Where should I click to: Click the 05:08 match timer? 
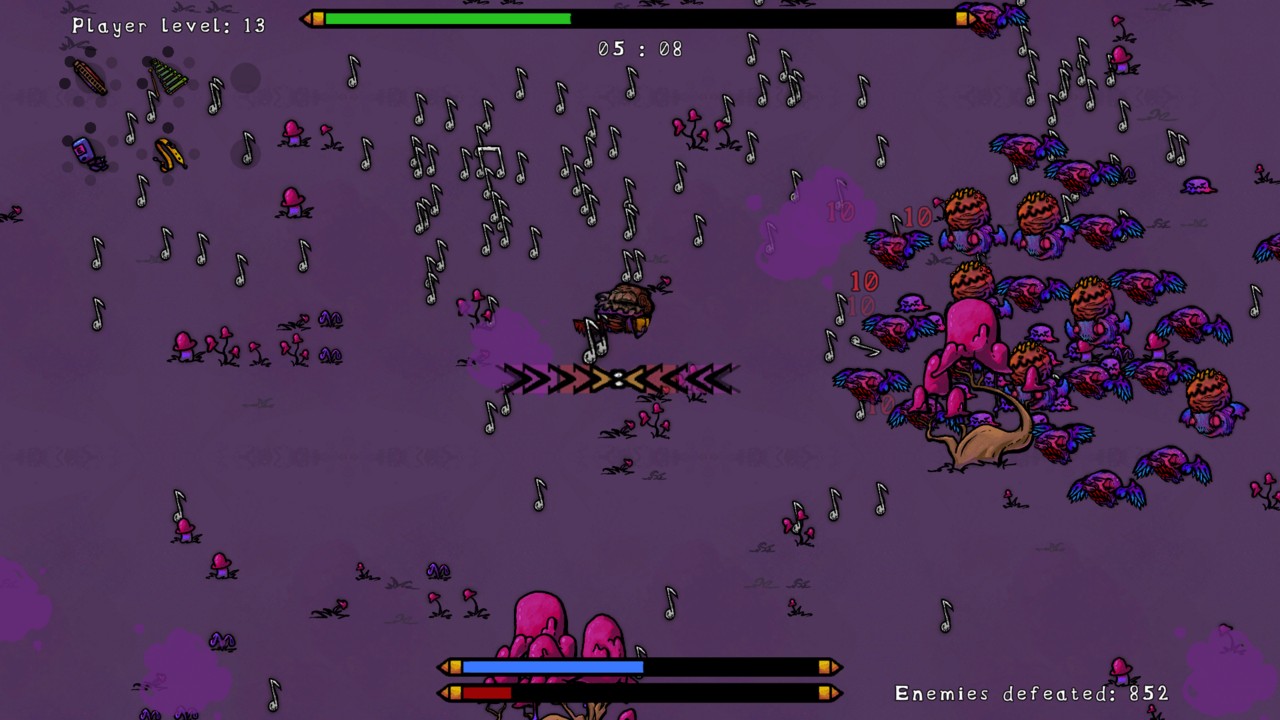point(638,48)
